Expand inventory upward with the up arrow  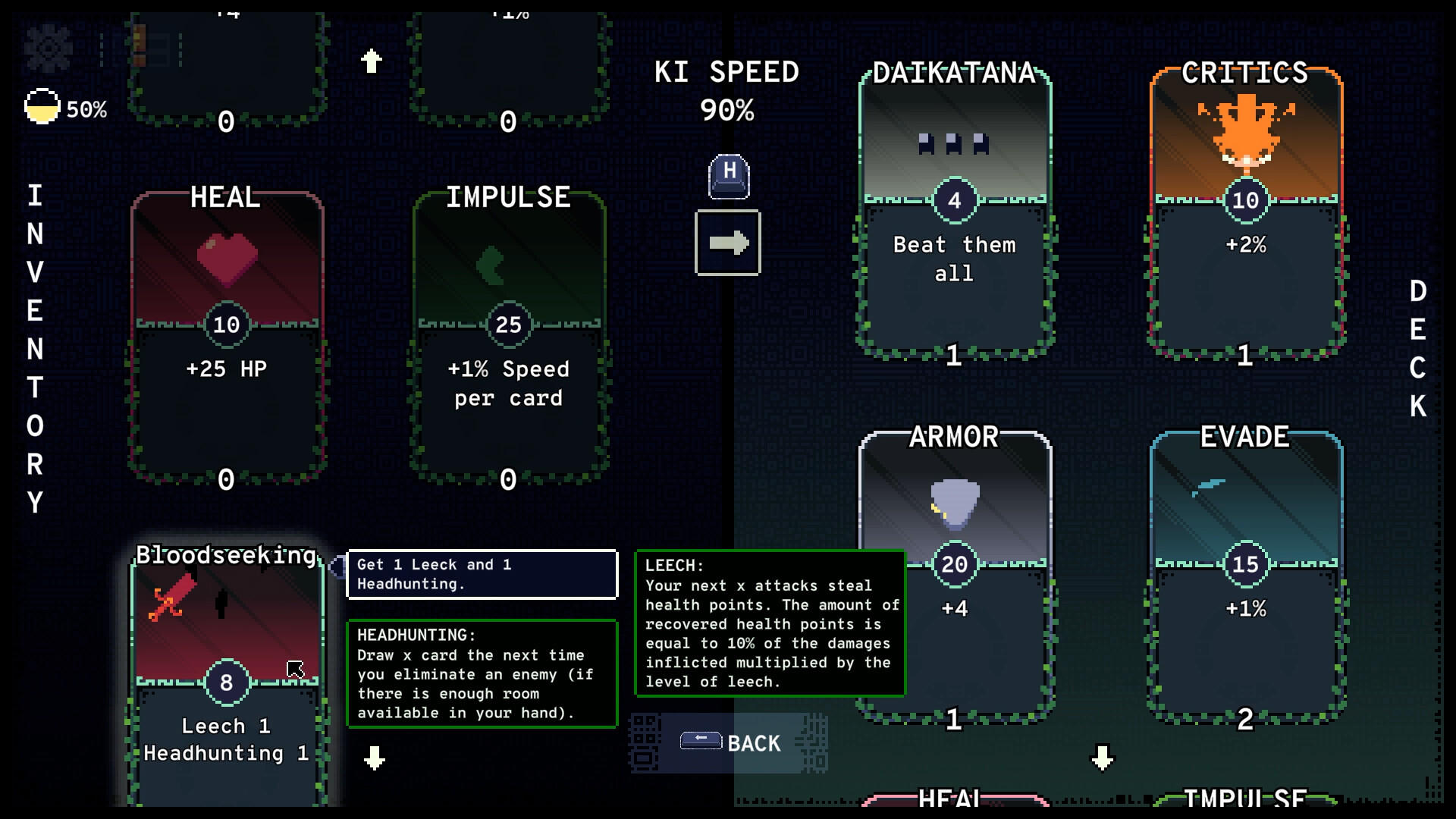371,60
